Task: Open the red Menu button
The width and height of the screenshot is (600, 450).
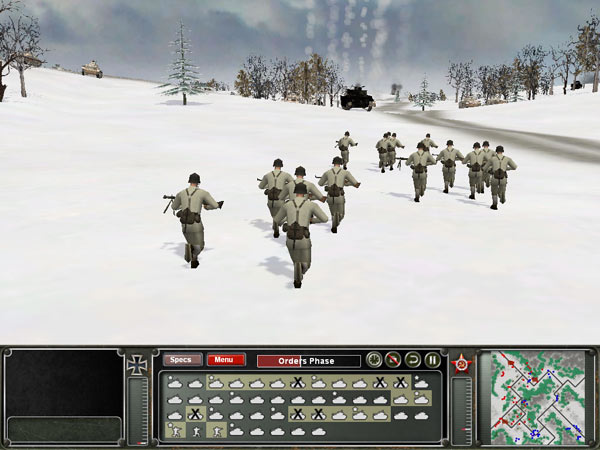Action: pyautogui.click(x=225, y=360)
